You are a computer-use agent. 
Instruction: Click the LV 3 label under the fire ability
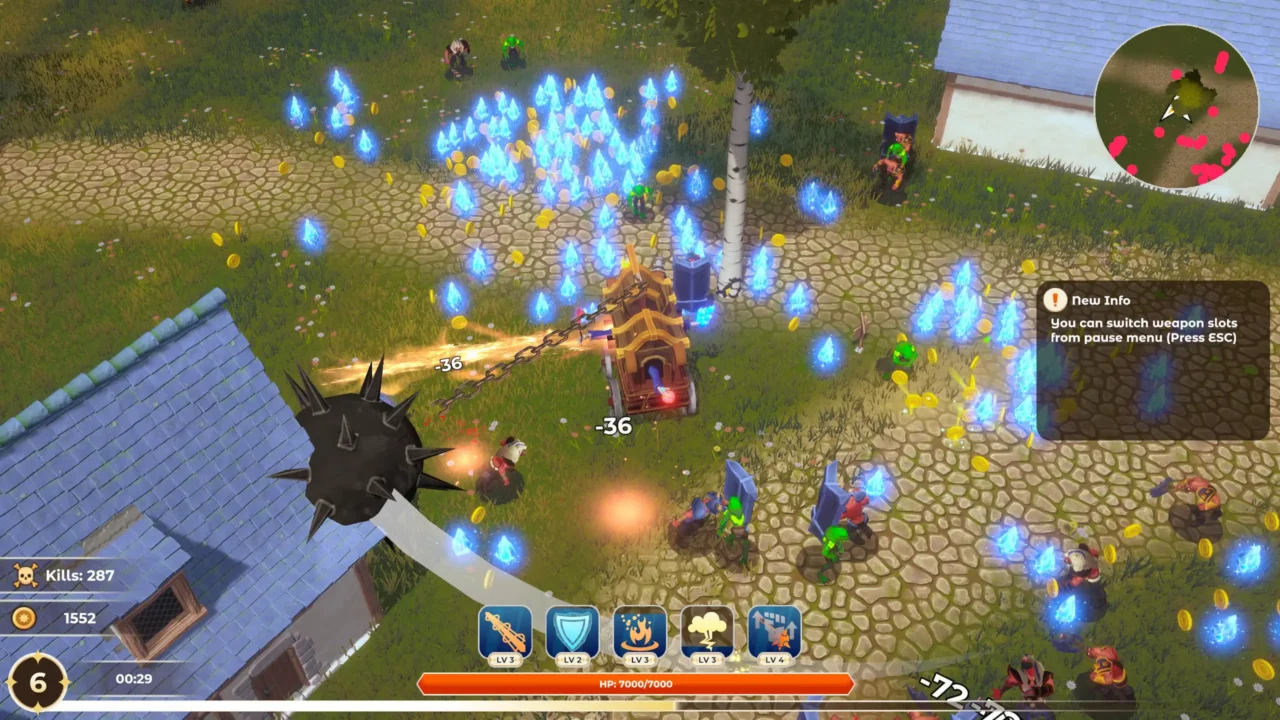tap(638, 660)
